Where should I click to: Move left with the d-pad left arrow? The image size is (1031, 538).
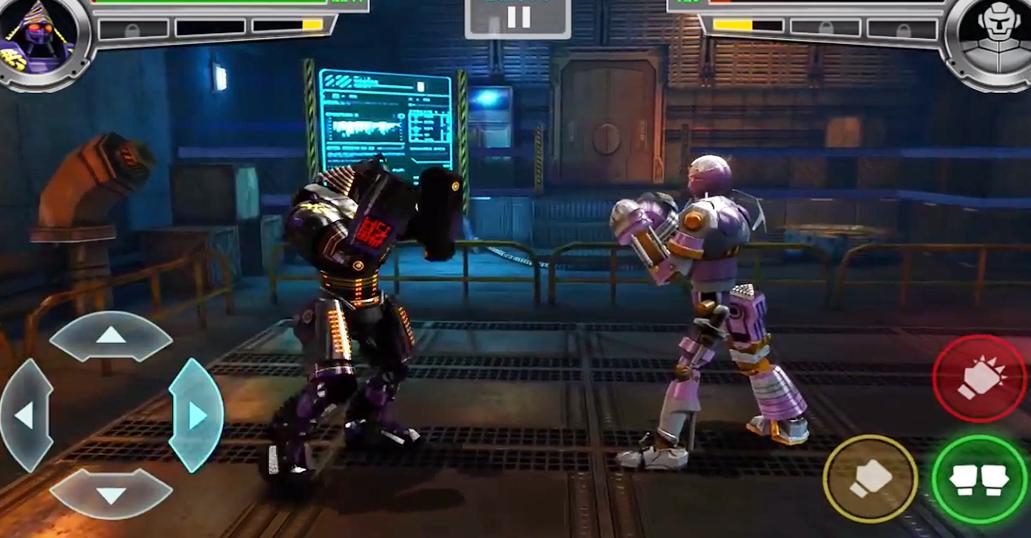(x=26, y=414)
